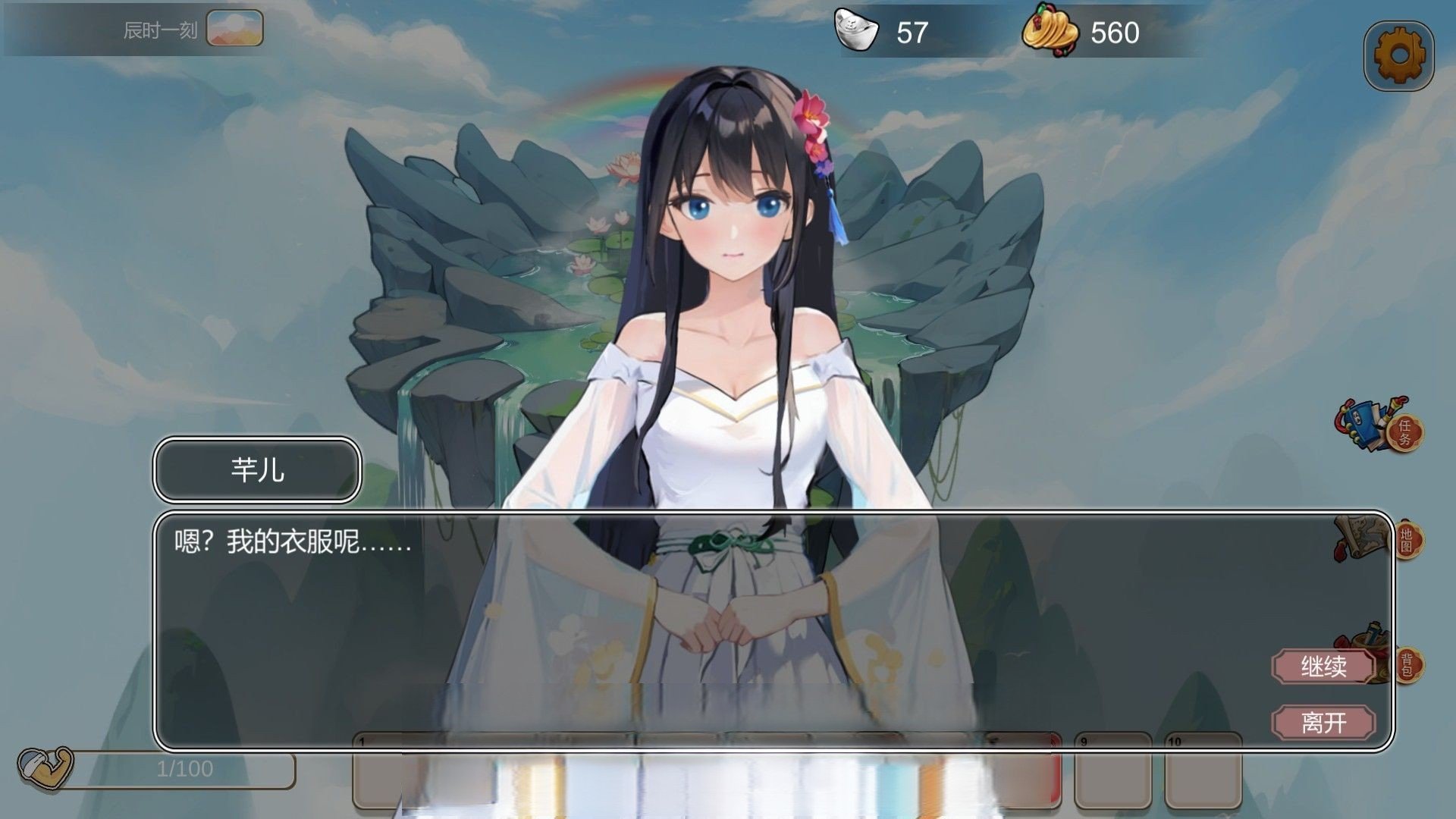Click the time-of-day landscape icon
This screenshot has width=1456, height=819.
pos(235,28)
